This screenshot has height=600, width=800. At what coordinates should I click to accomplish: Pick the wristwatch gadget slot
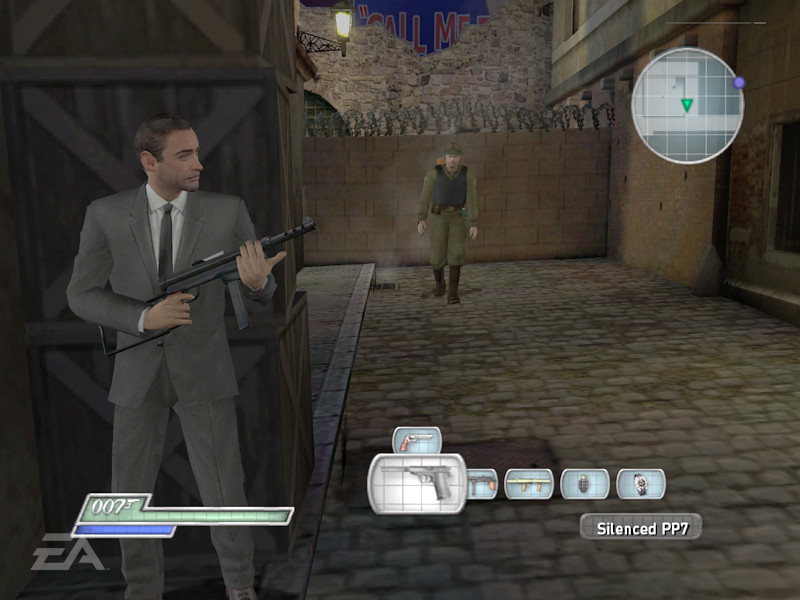(x=641, y=484)
